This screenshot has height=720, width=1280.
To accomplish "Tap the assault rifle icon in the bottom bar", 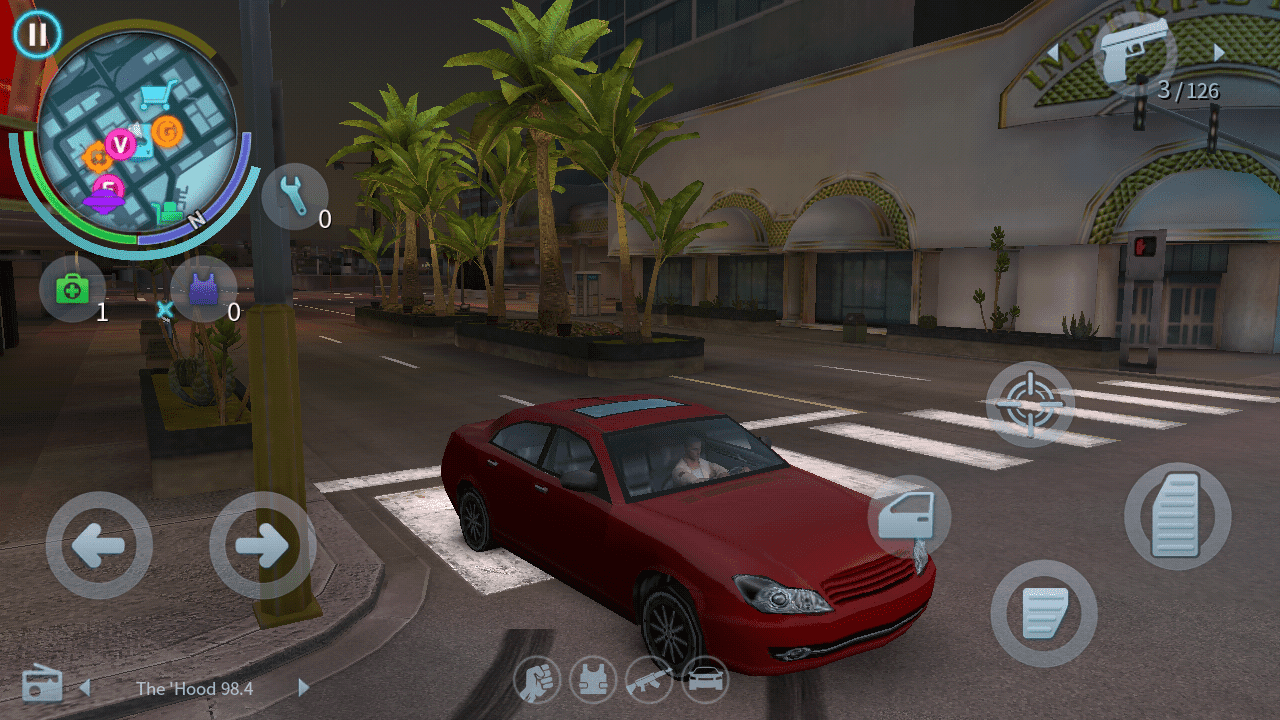I will (649, 682).
